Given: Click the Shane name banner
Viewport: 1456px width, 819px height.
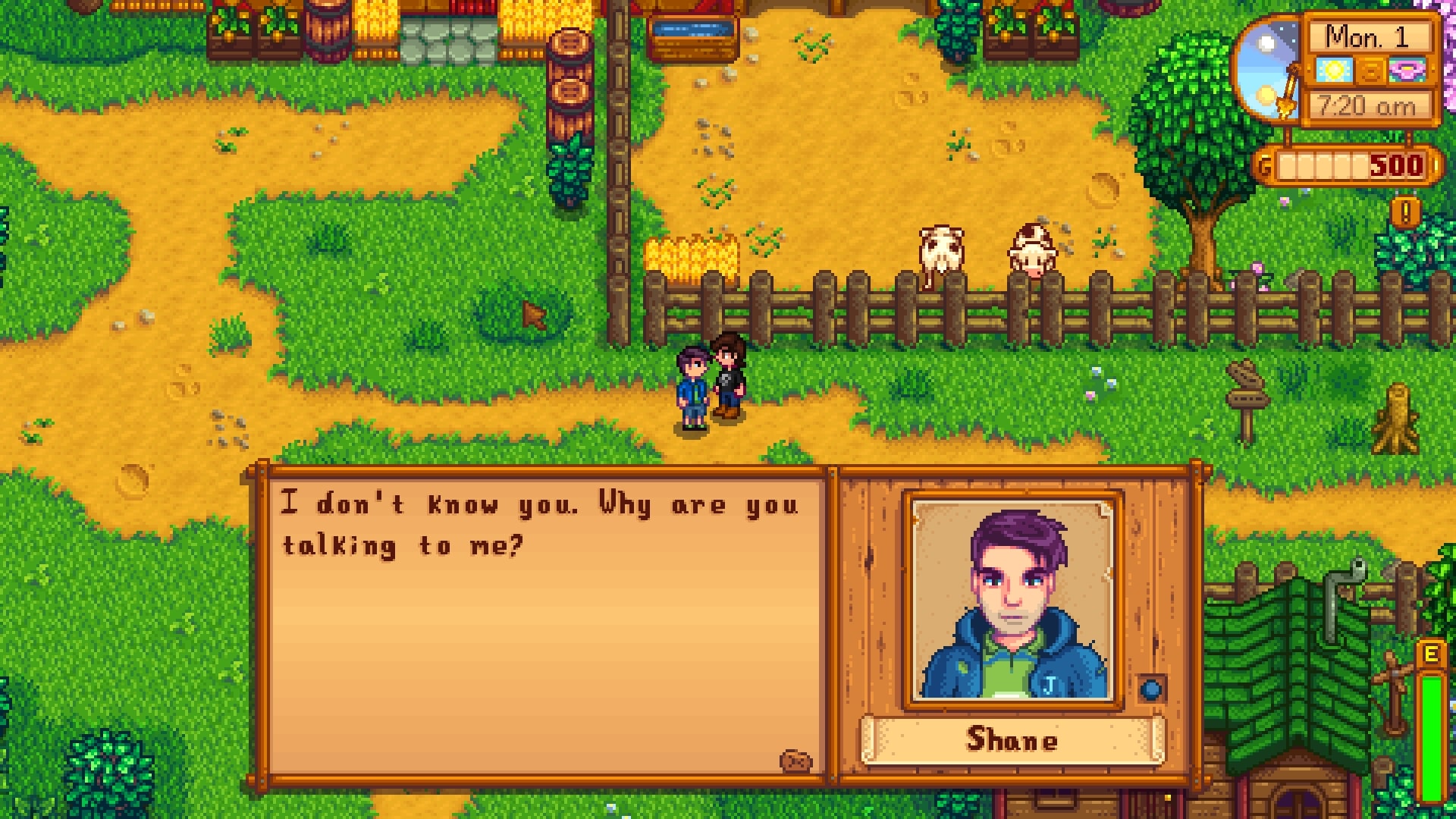Looking at the screenshot, I should pos(1014,742).
